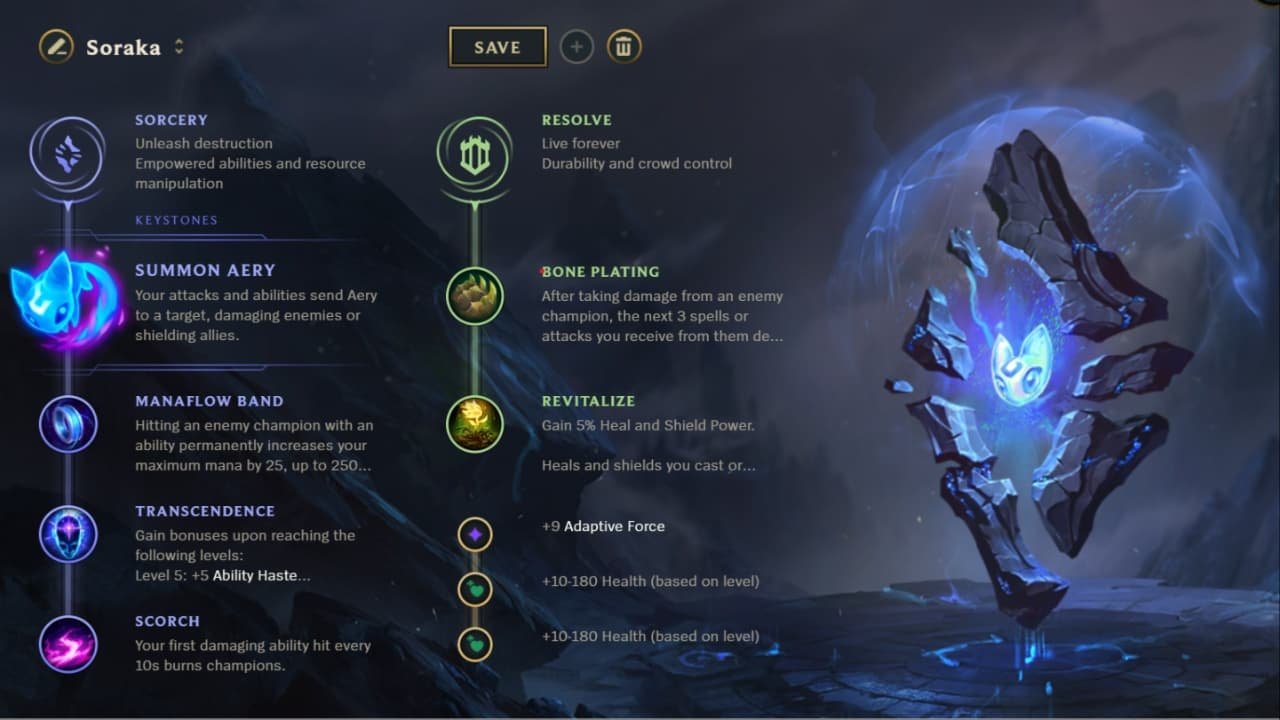This screenshot has height=720, width=1280.
Task: Open the Sorcery rune tree icon
Action: click(x=68, y=155)
